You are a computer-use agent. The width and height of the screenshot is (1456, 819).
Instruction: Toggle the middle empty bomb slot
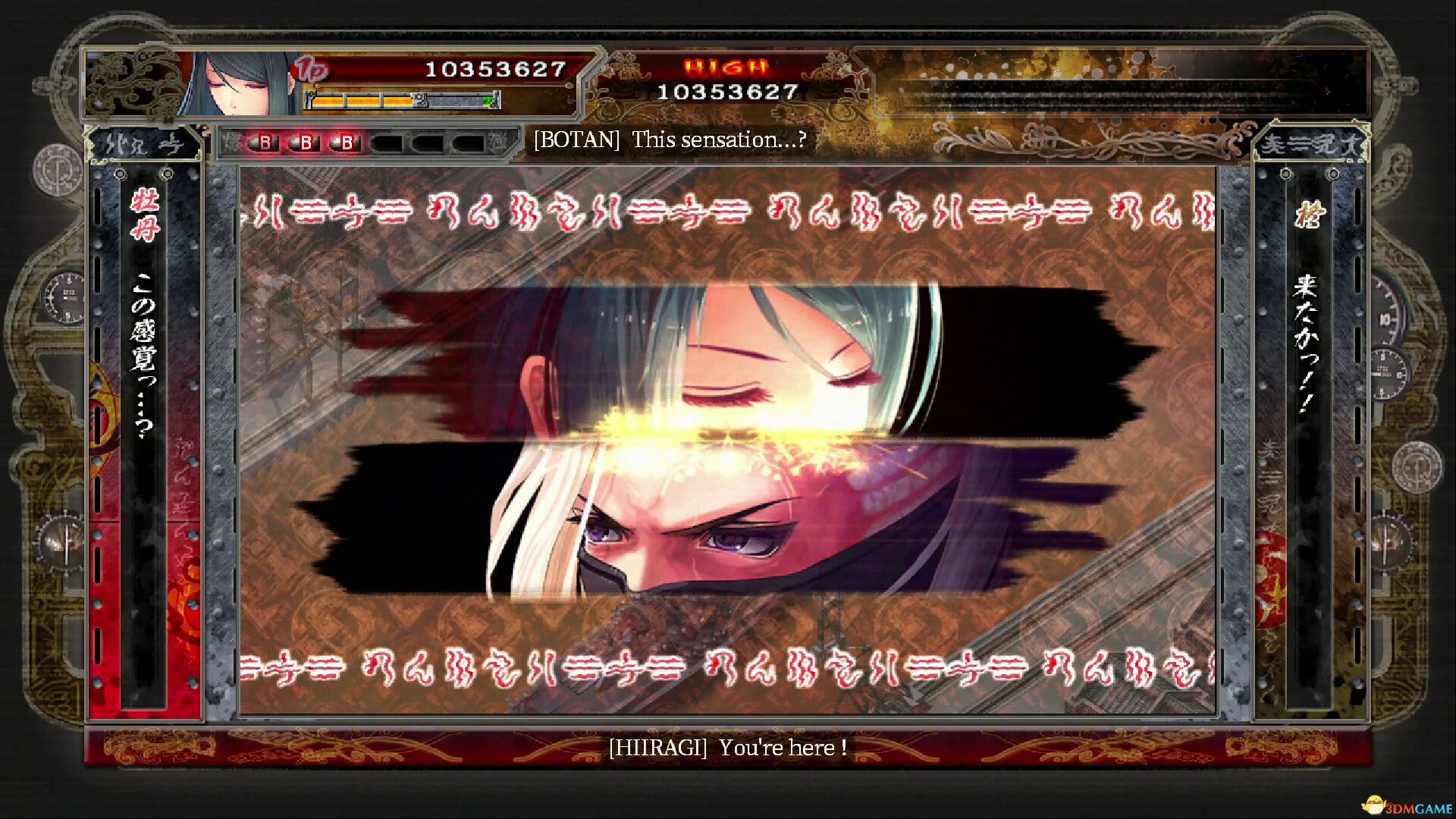point(428,143)
